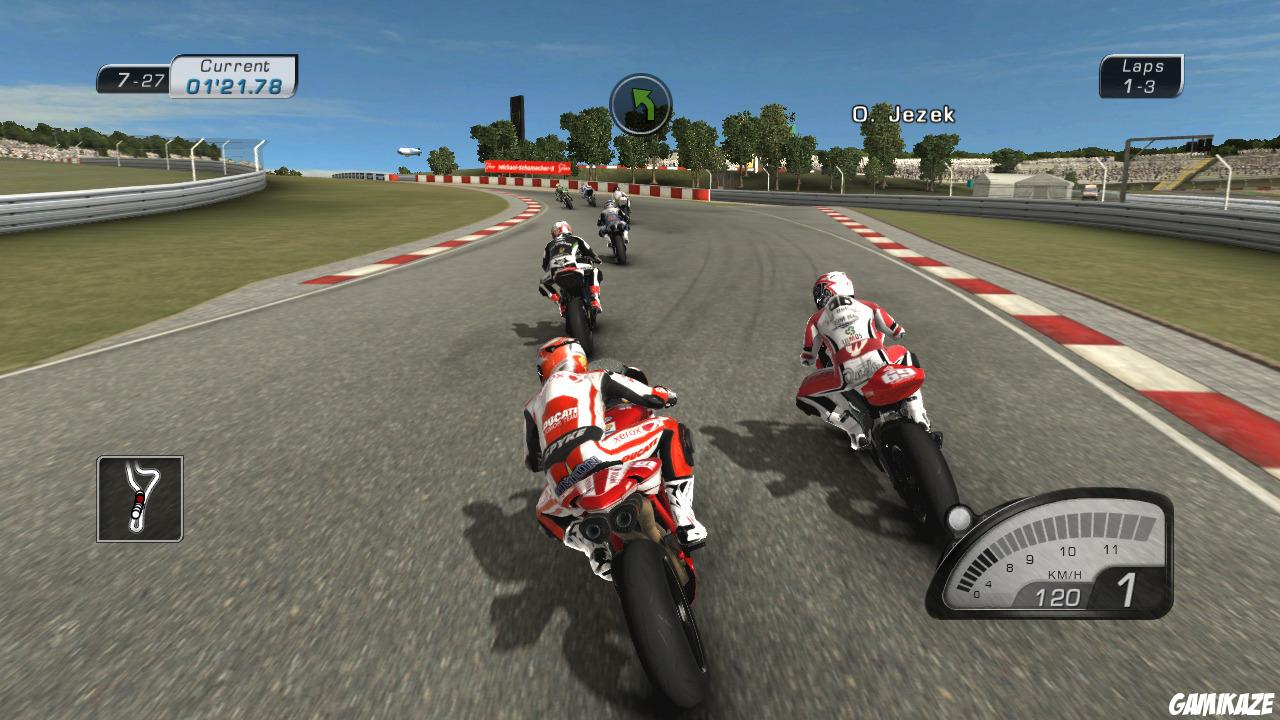
Task: Click the upcoming turn direction arrow indicator
Action: 644,106
